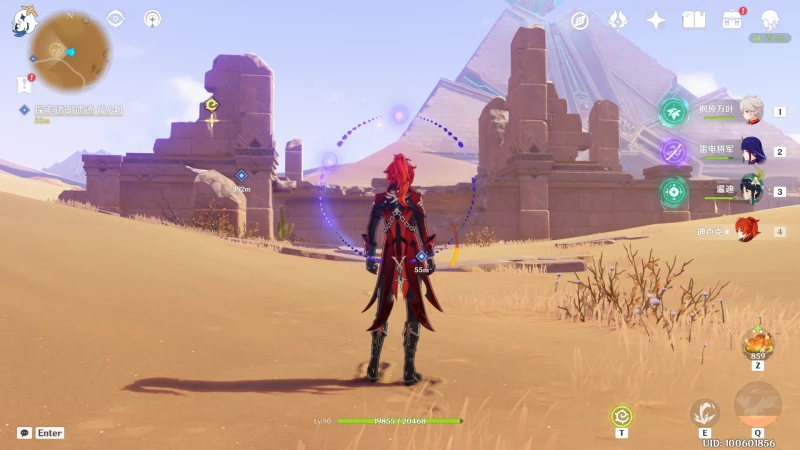The width and height of the screenshot is (800, 450).
Task: Open the Adventurer Handbook book icon
Action: coord(694,20)
